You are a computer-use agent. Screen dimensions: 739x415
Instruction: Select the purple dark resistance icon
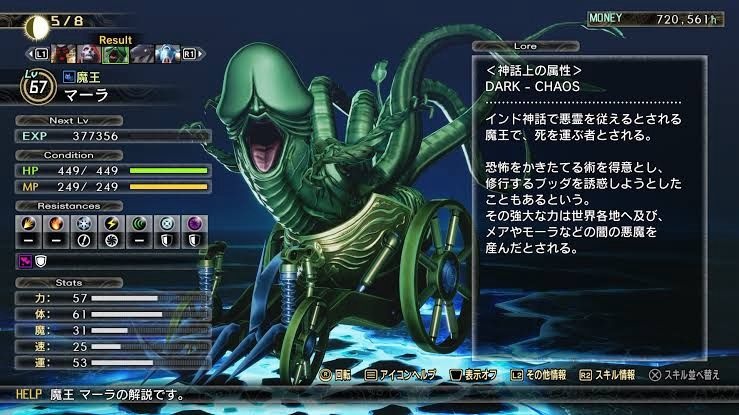(x=196, y=225)
